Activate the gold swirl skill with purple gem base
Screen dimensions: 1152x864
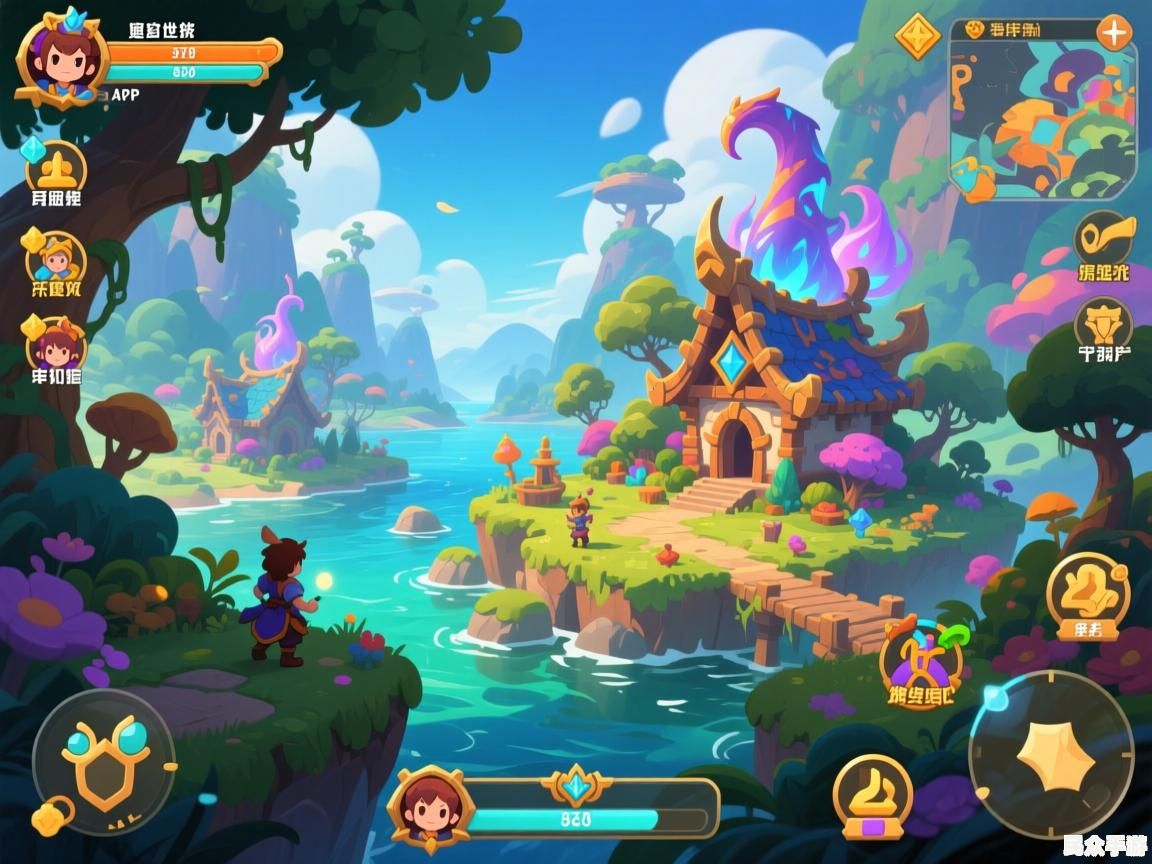(872, 794)
